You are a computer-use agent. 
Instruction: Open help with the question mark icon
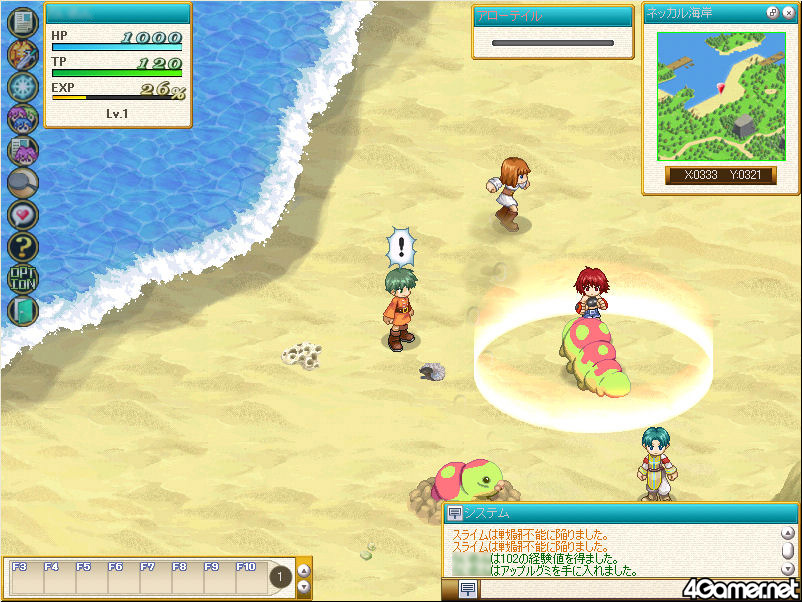pyautogui.click(x=22, y=246)
